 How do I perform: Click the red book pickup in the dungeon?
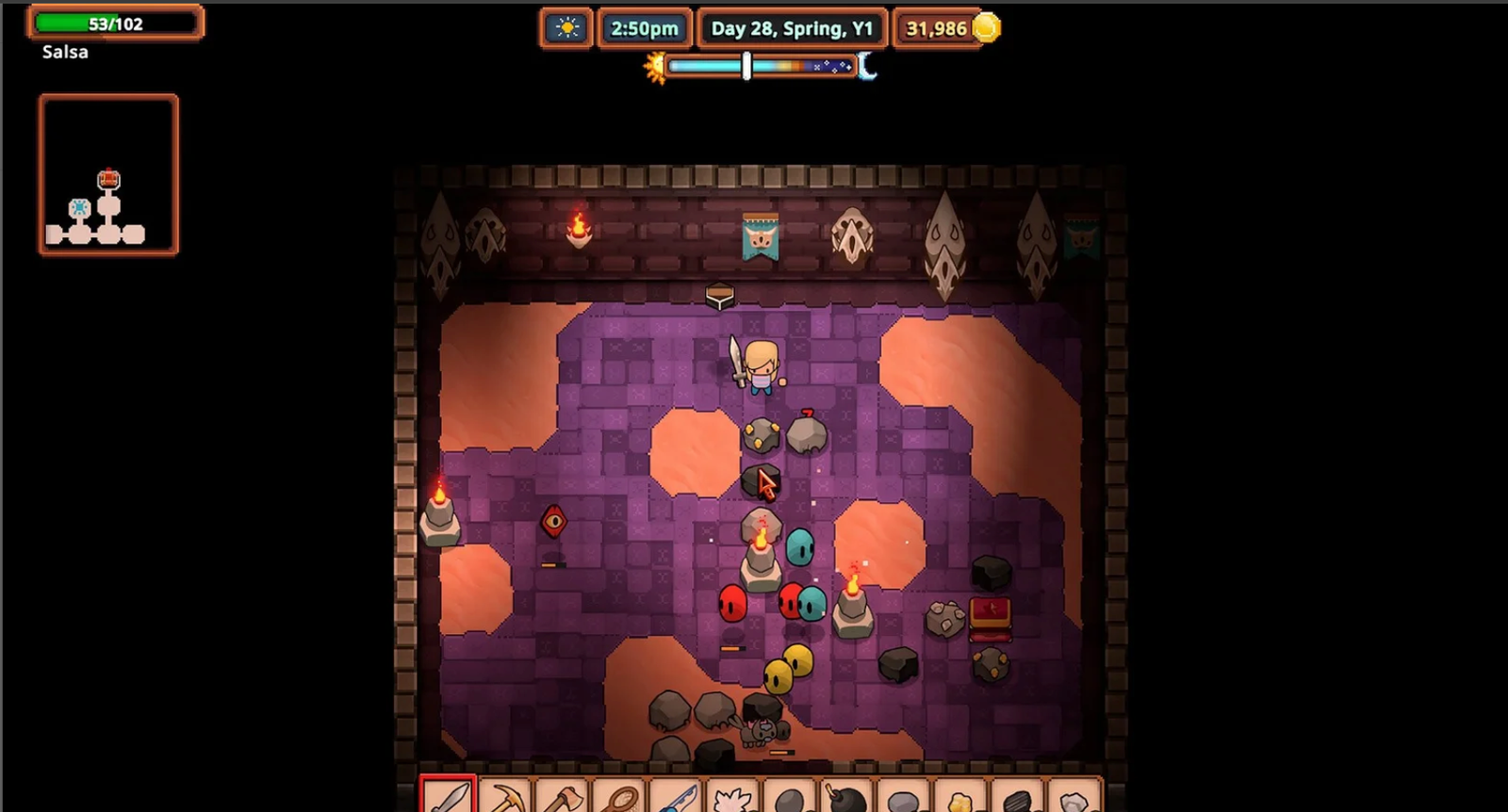989,619
